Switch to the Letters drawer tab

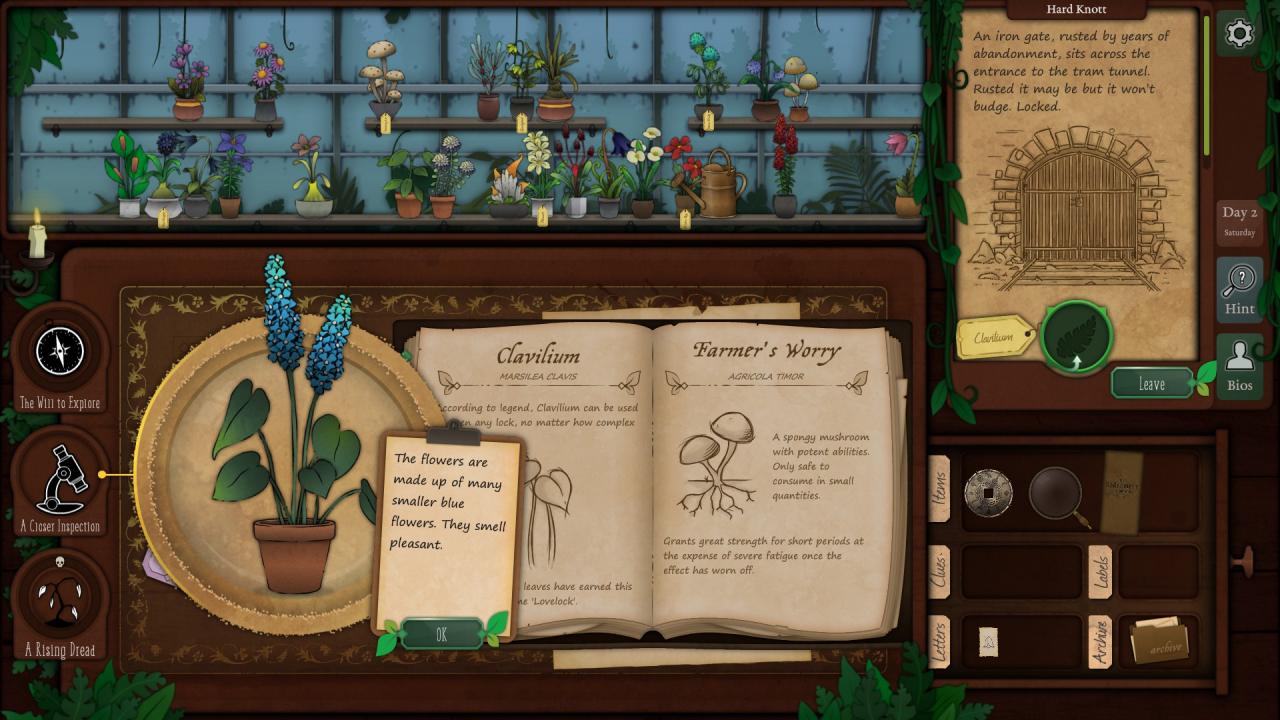939,641
